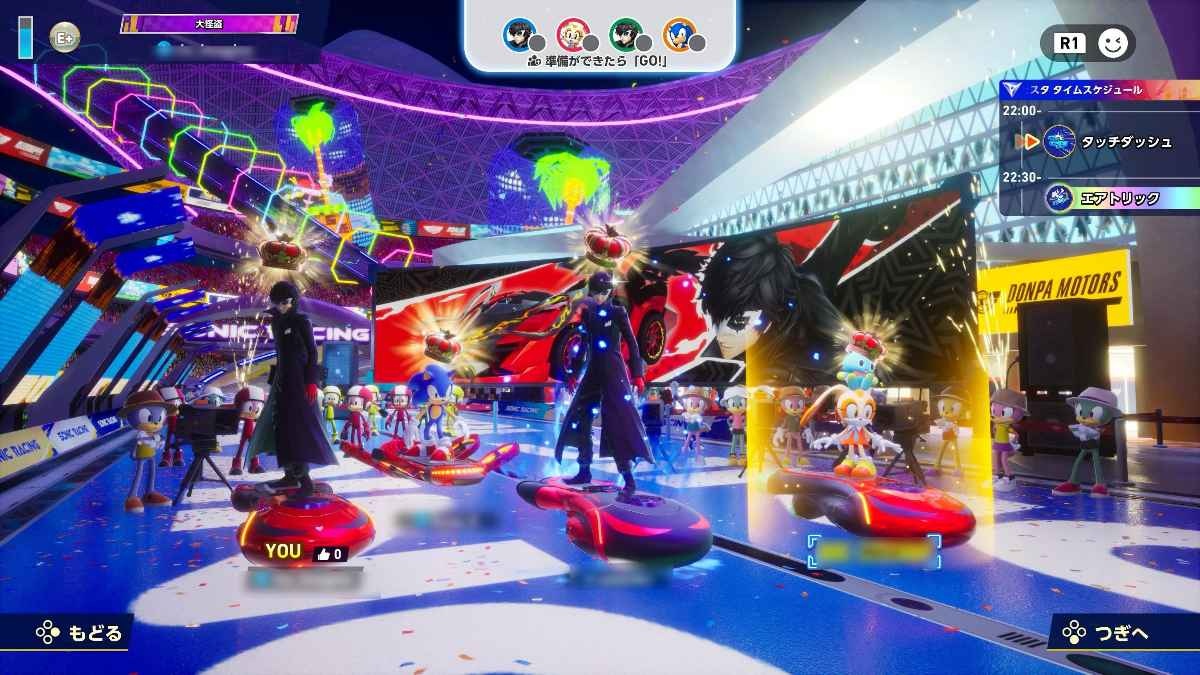This screenshot has width=1200, height=675.
Task: Click the red-ringed blonde character player icon
Action: (573, 35)
